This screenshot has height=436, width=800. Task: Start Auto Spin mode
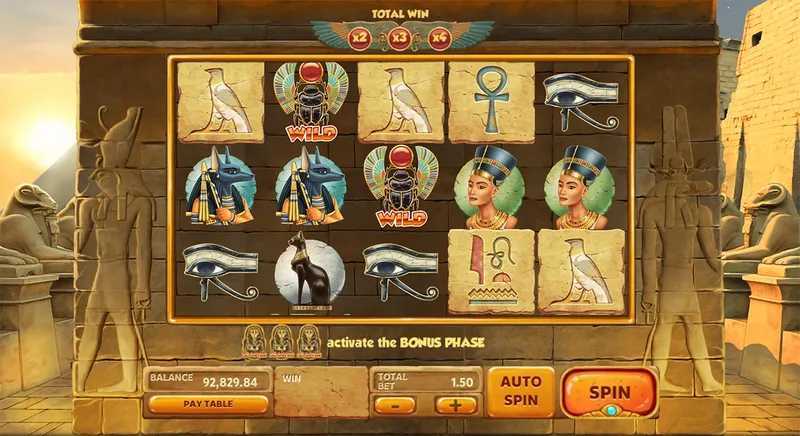520,391
